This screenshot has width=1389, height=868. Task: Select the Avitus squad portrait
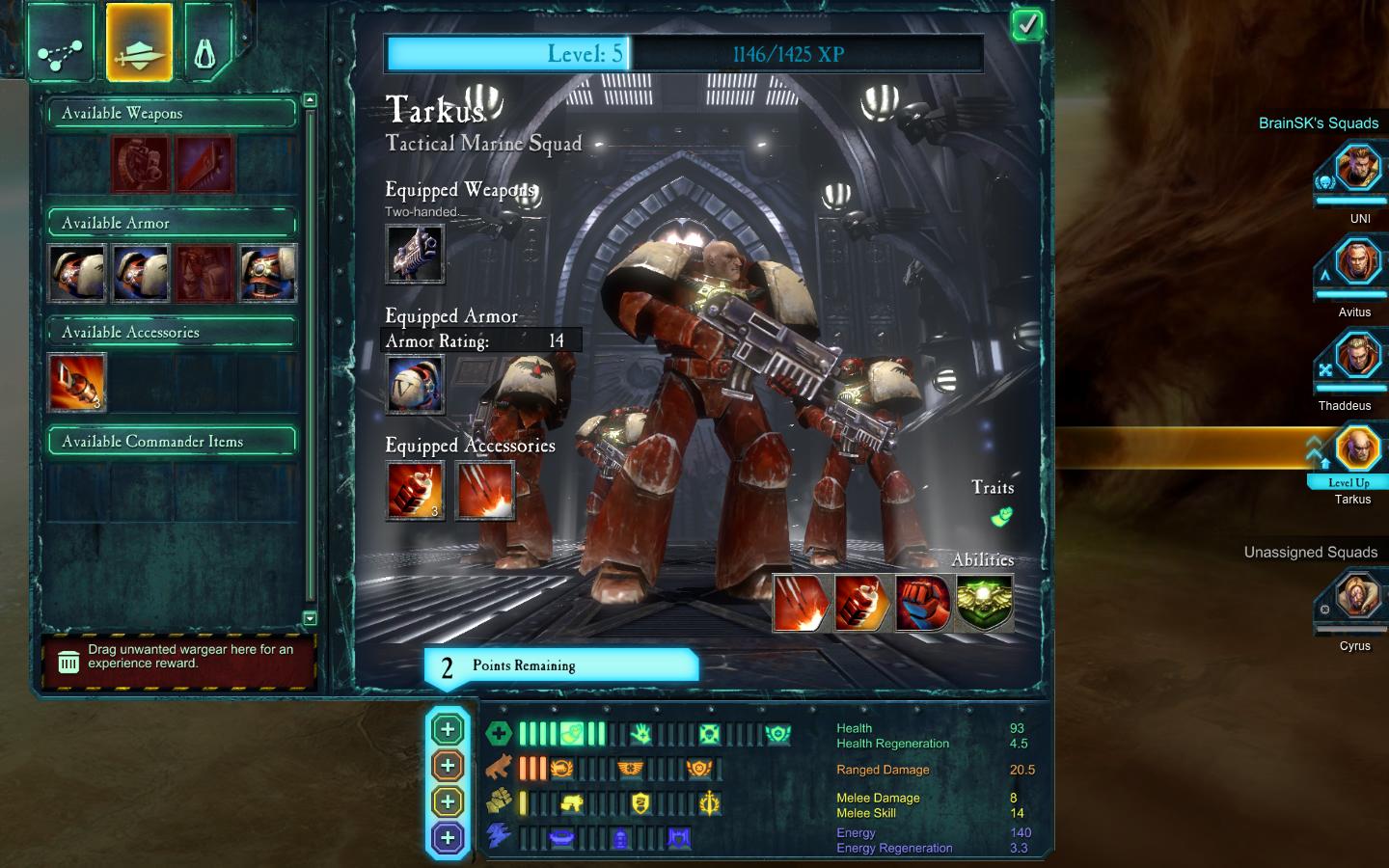coord(1356,264)
